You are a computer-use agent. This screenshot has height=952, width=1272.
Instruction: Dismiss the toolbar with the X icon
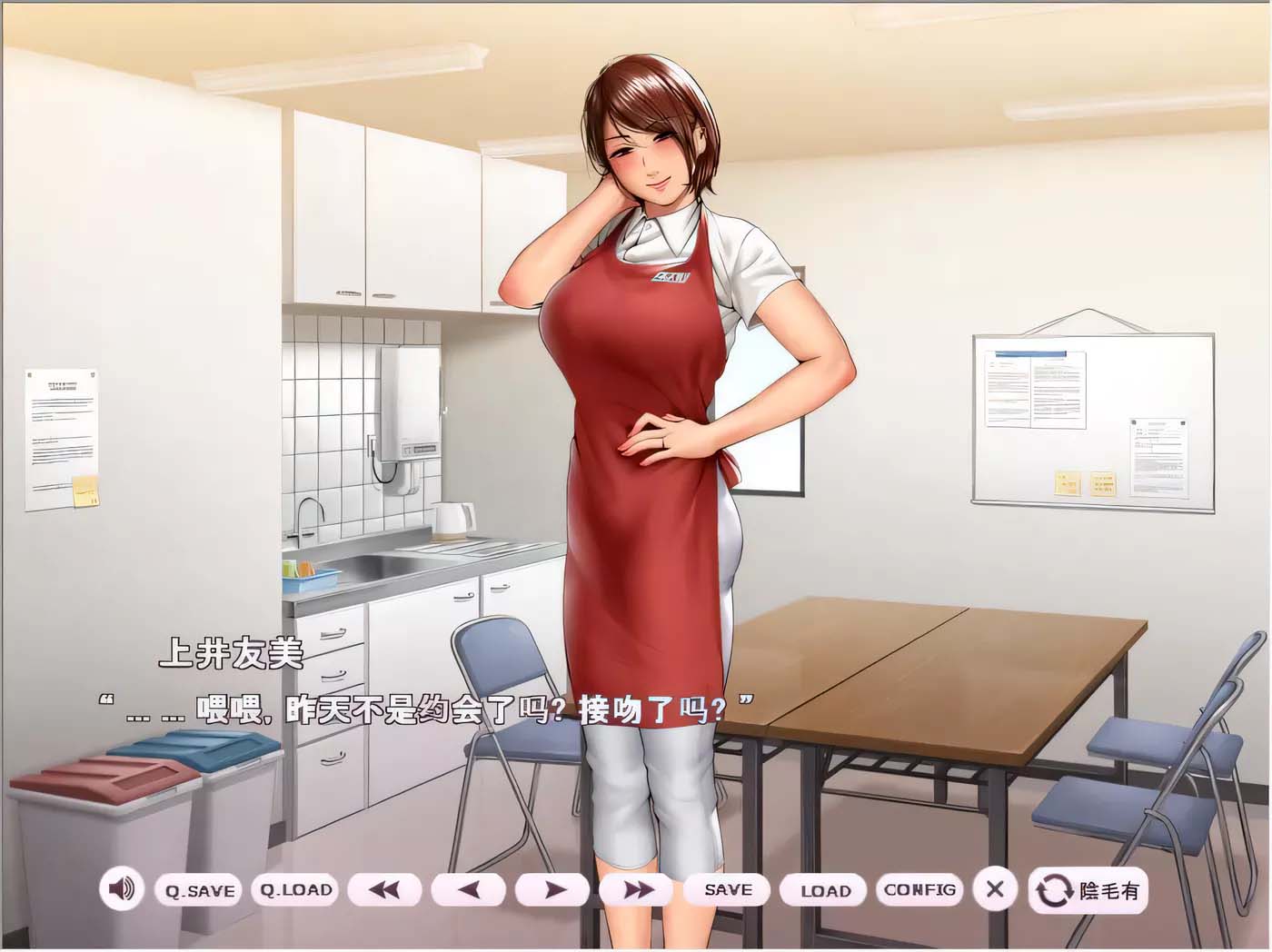[995, 890]
